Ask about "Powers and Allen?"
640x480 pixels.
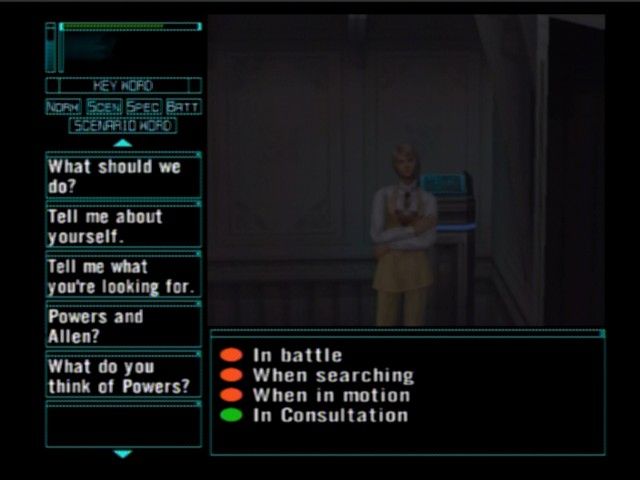pos(123,326)
